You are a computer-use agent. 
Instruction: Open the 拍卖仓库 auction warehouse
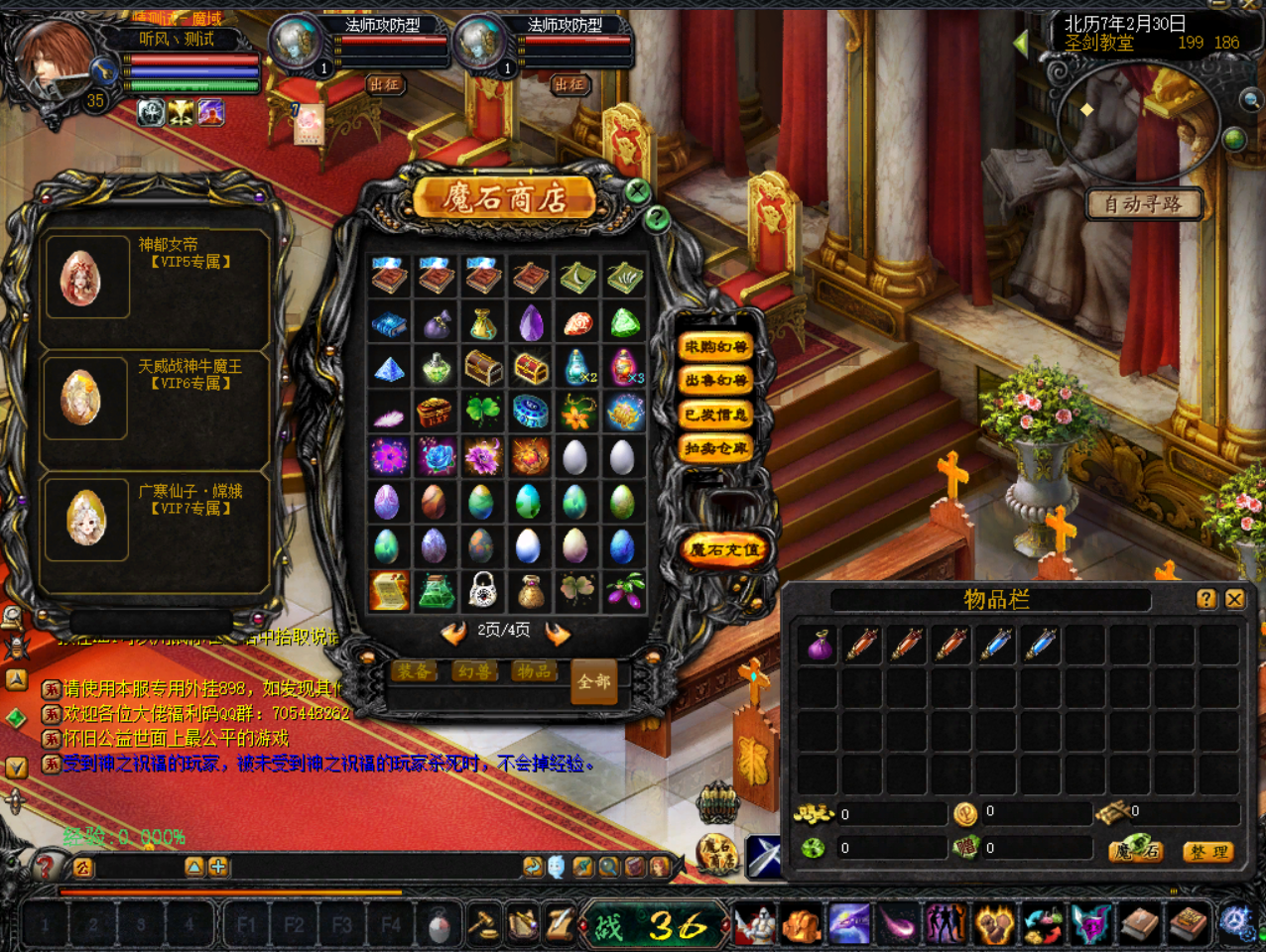pyautogui.click(x=715, y=448)
